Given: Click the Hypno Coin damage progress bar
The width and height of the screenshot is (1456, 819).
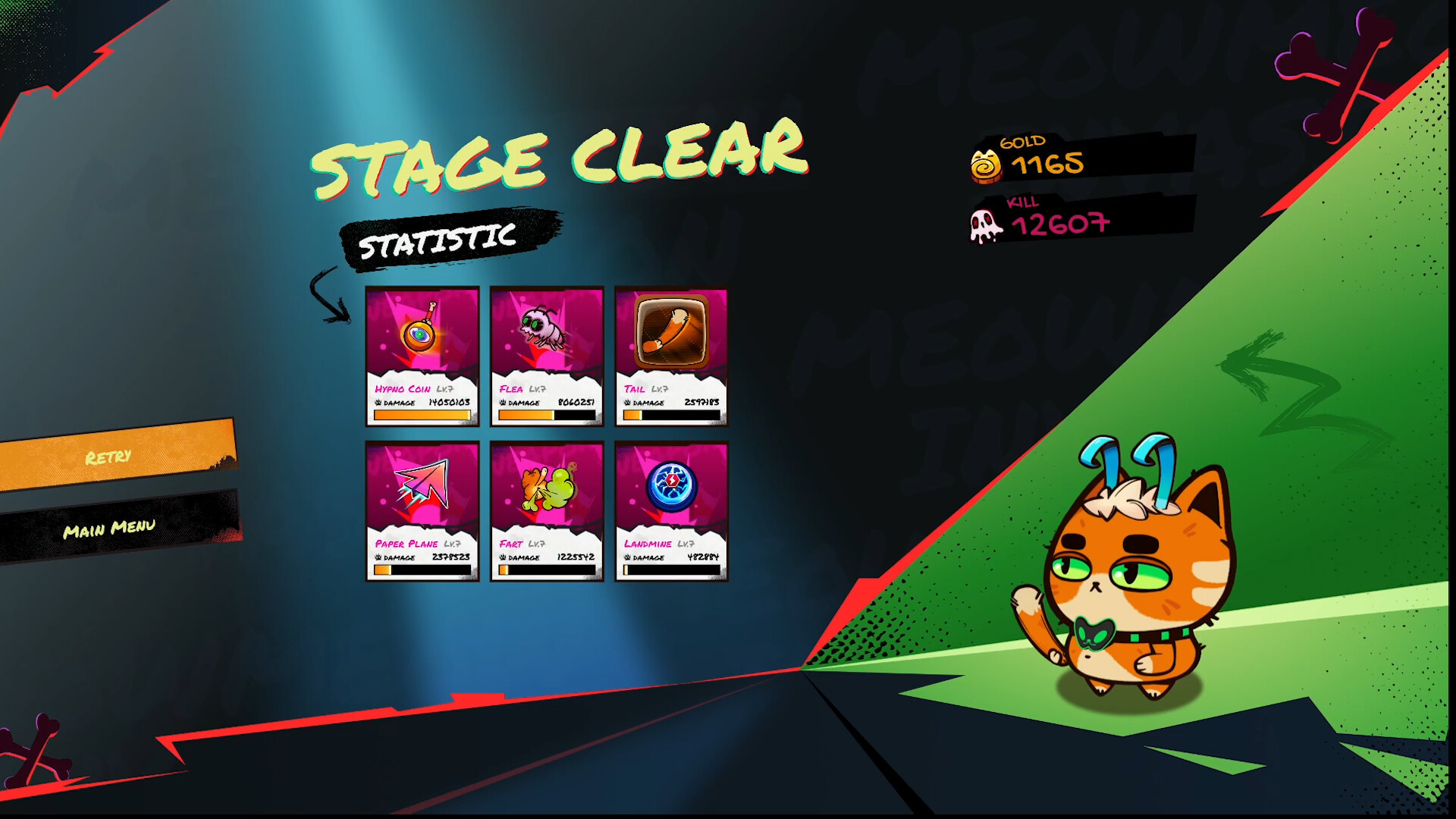Looking at the screenshot, I should [422, 414].
